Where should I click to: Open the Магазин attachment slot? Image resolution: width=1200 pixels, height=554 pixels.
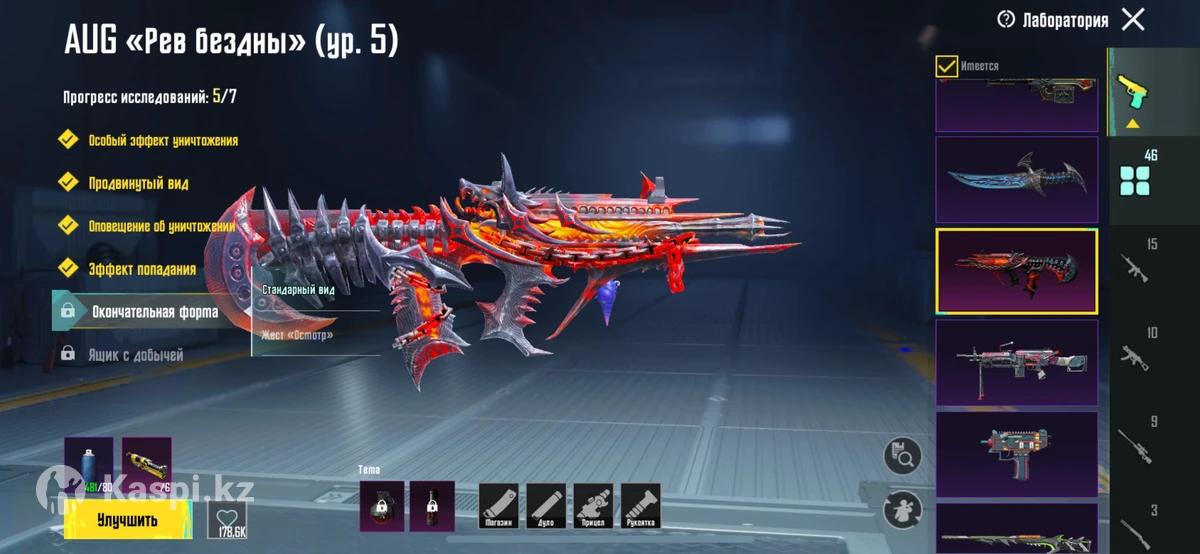point(499,507)
